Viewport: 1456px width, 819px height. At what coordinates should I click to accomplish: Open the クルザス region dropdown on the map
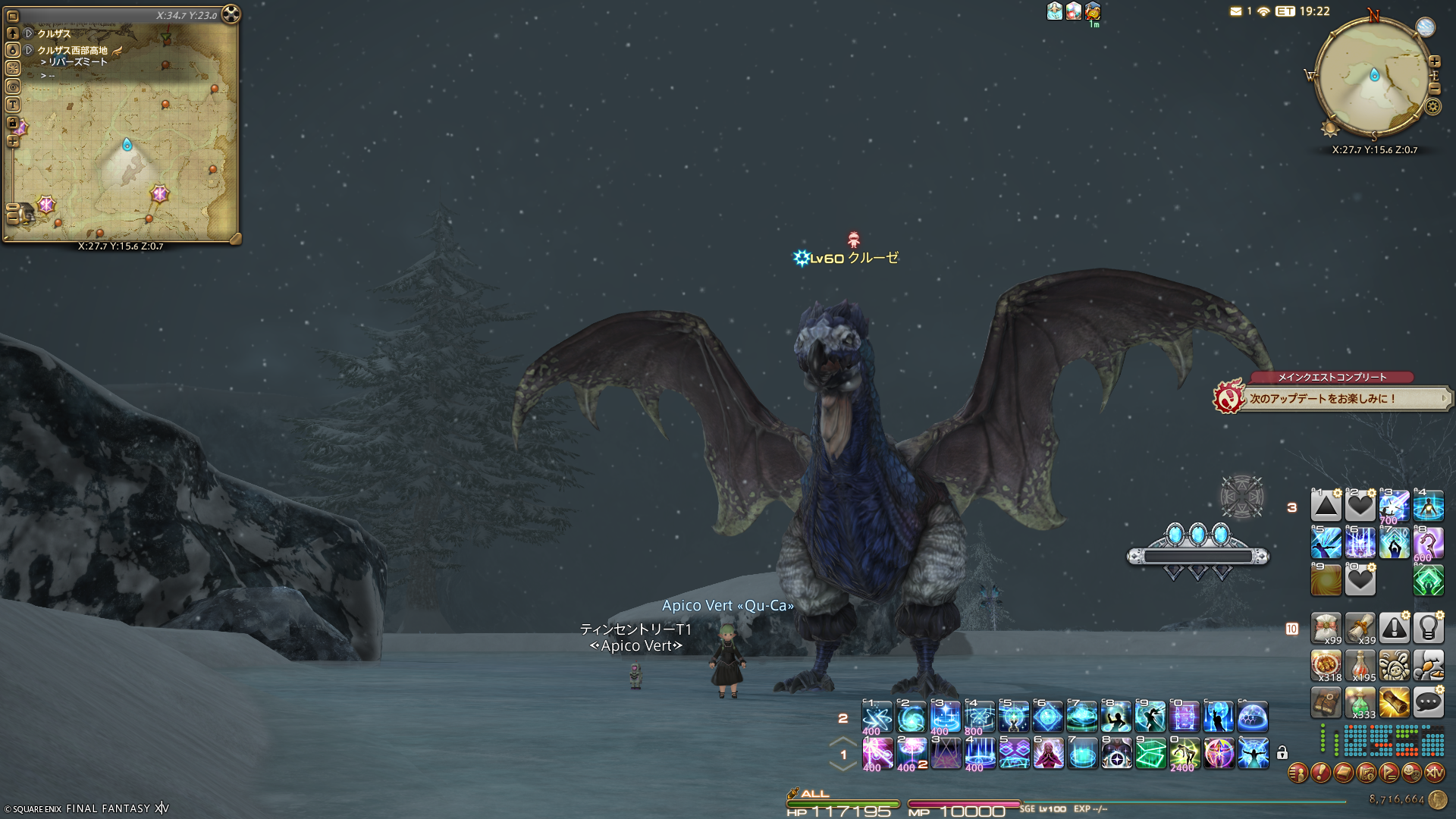click(29, 33)
